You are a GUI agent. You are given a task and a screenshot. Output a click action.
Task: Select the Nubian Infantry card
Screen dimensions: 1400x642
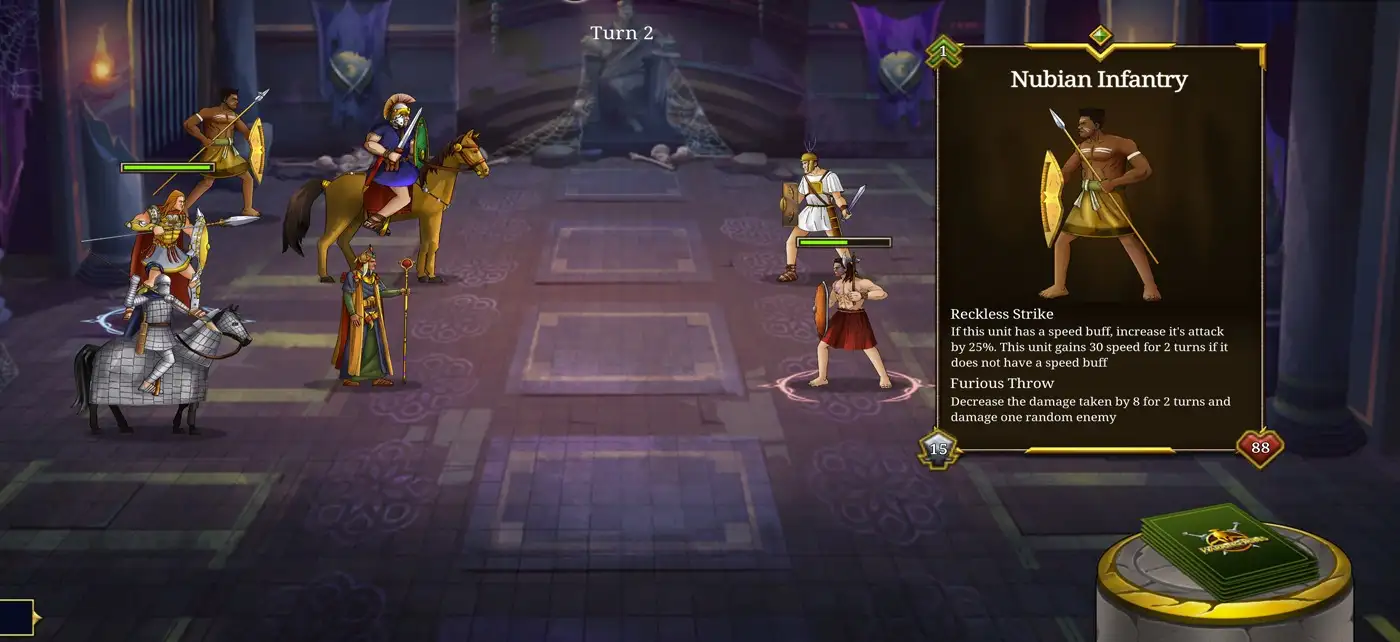[x=1099, y=200]
